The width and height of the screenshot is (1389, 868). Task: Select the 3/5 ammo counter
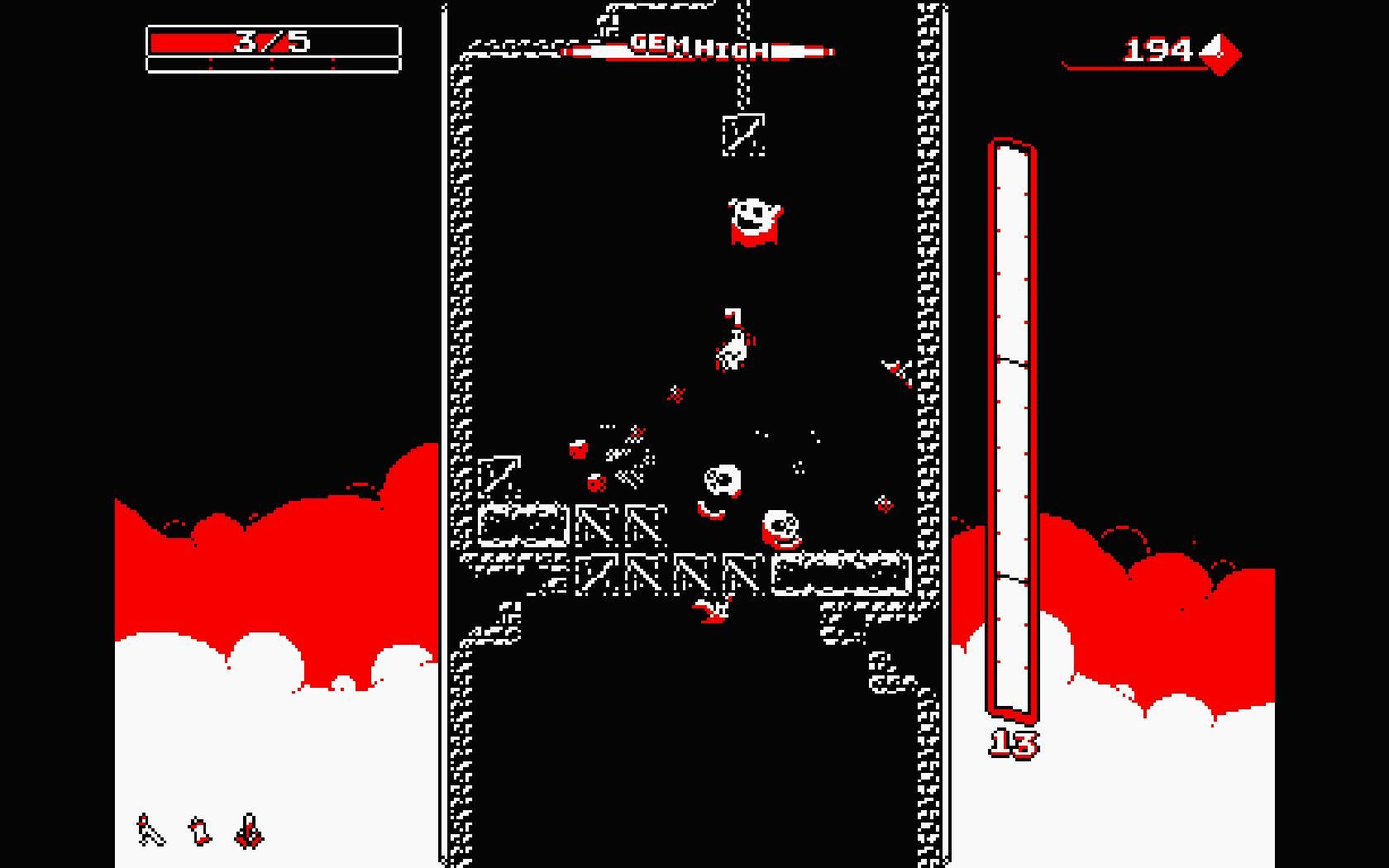pyautogui.click(x=273, y=43)
